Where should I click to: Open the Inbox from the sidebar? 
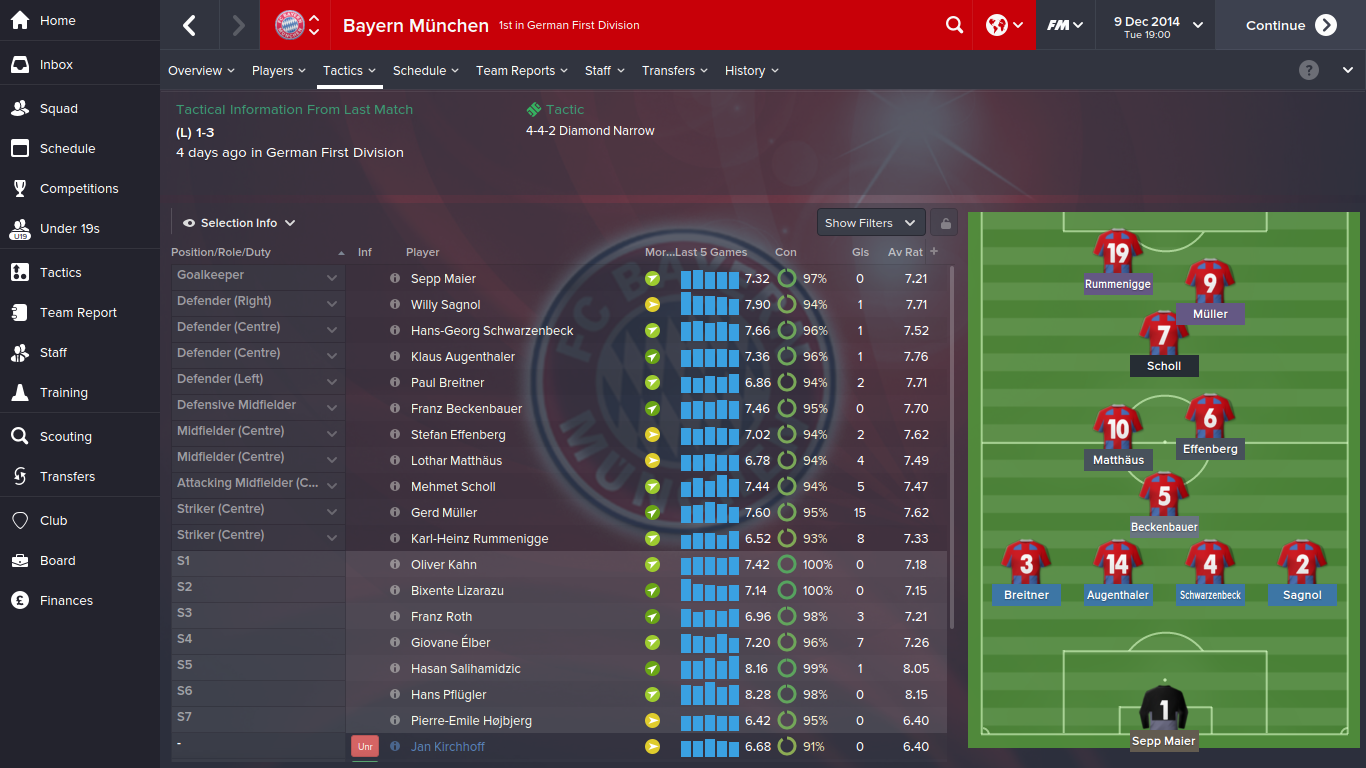point(56,65)
